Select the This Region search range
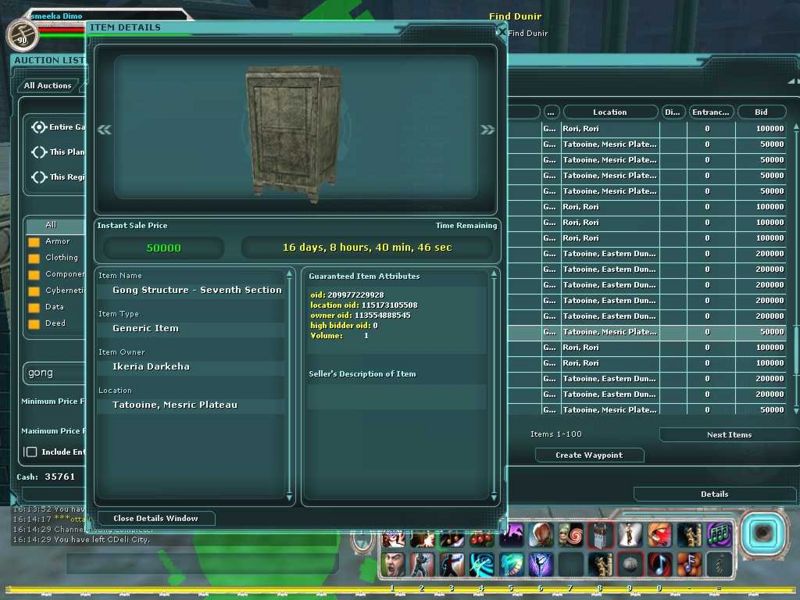This screenshot has width=800, height=600. pos(39,177)
